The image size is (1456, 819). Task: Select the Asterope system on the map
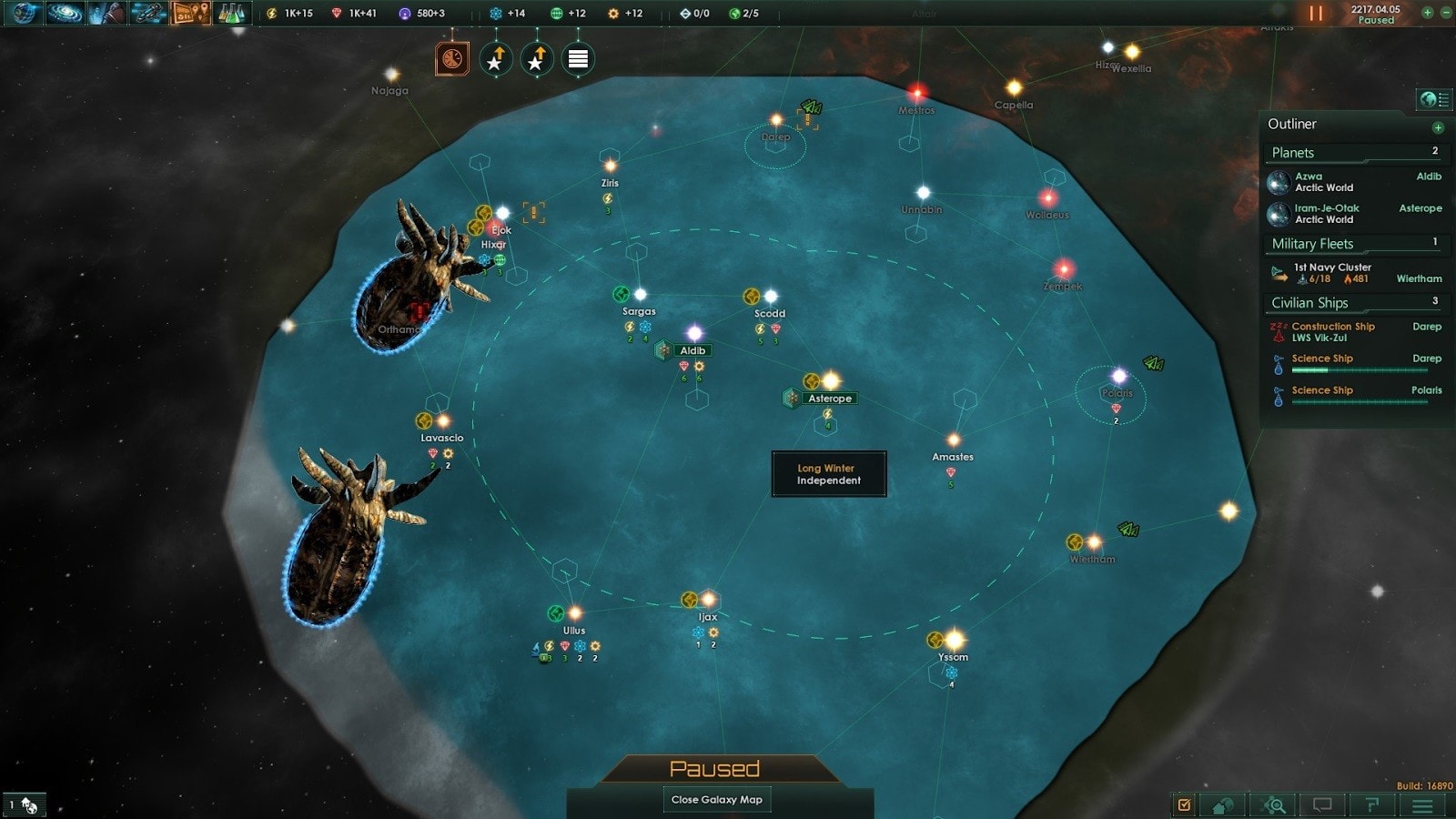coord(829,399)
